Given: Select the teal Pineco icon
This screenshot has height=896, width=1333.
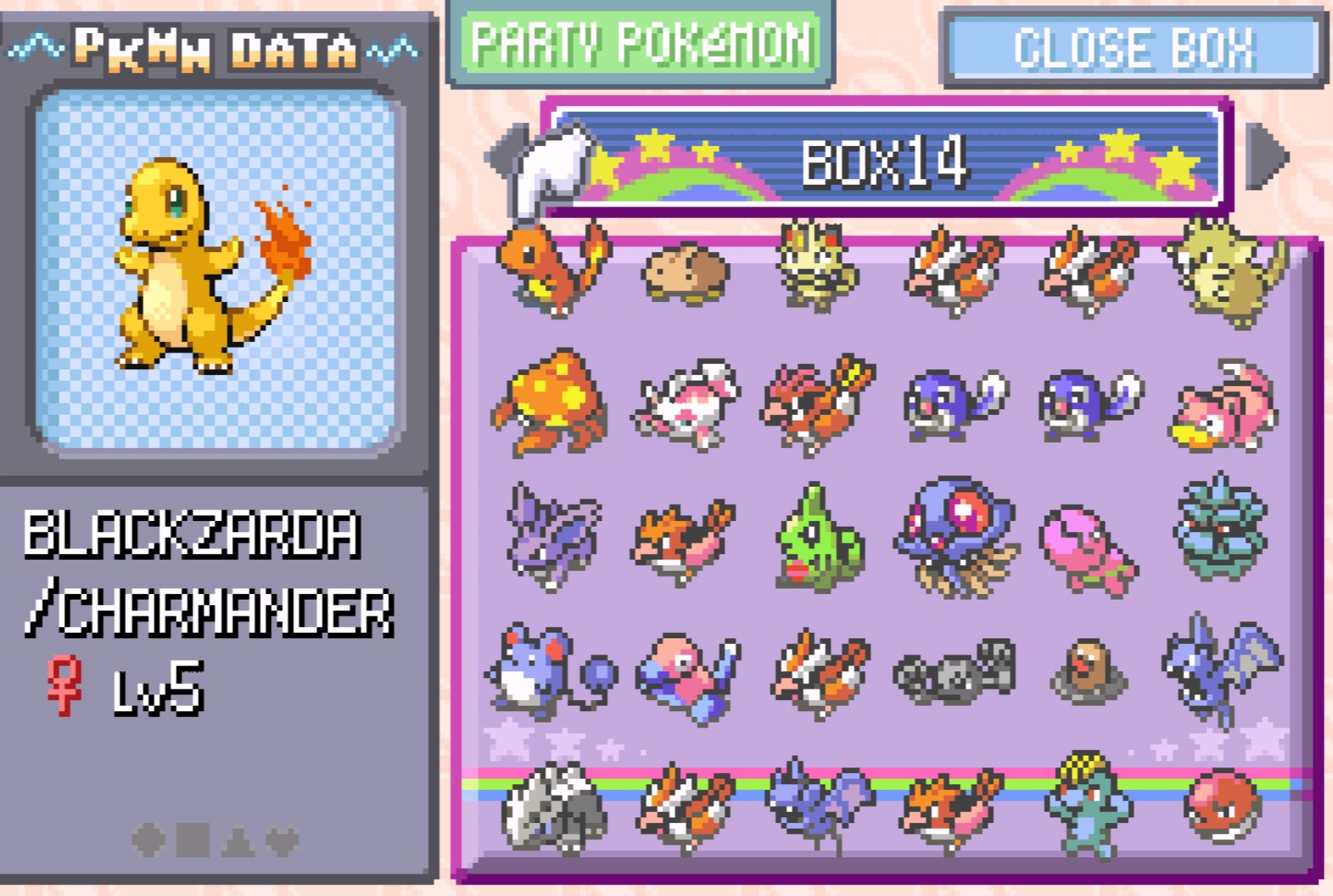Looking at the screenshot, I should [1219, 527].
